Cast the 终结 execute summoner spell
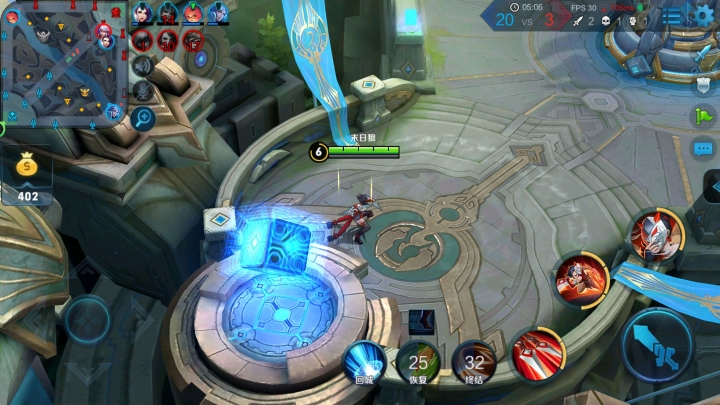This screenshot has height=405, width=720. [474, 362]
